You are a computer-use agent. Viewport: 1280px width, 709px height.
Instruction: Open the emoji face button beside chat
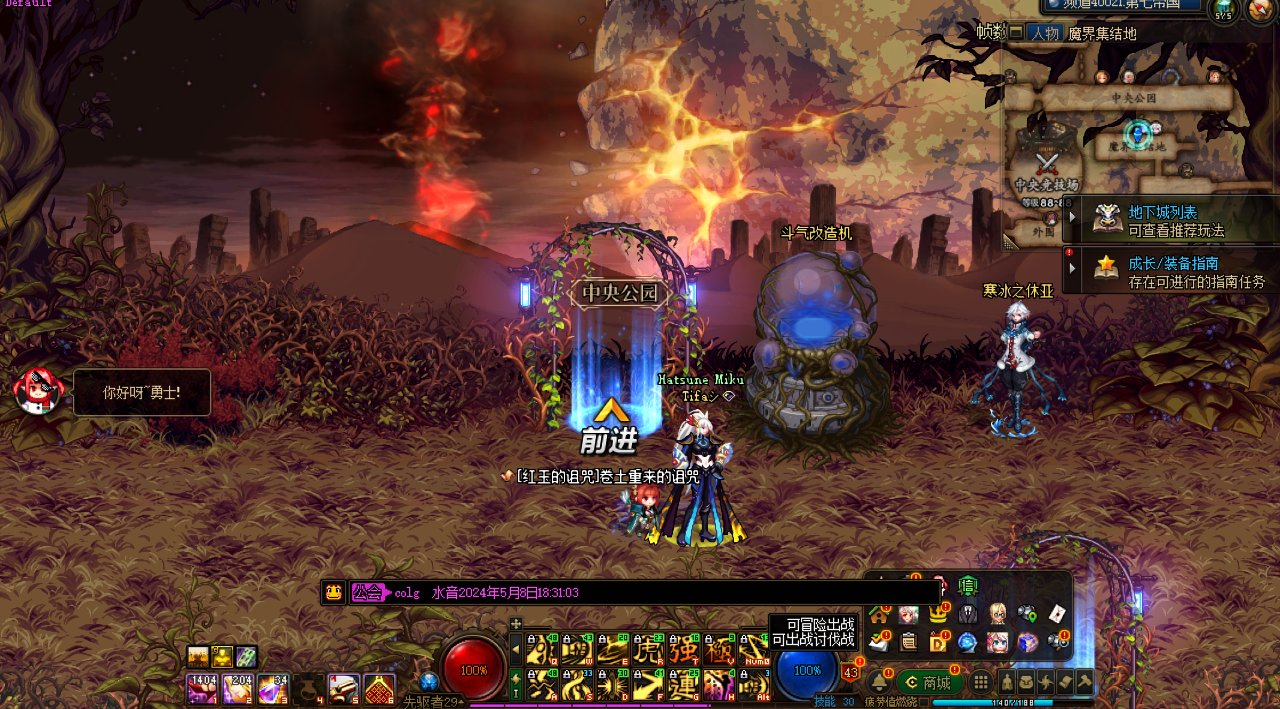[x=333, y=592]
